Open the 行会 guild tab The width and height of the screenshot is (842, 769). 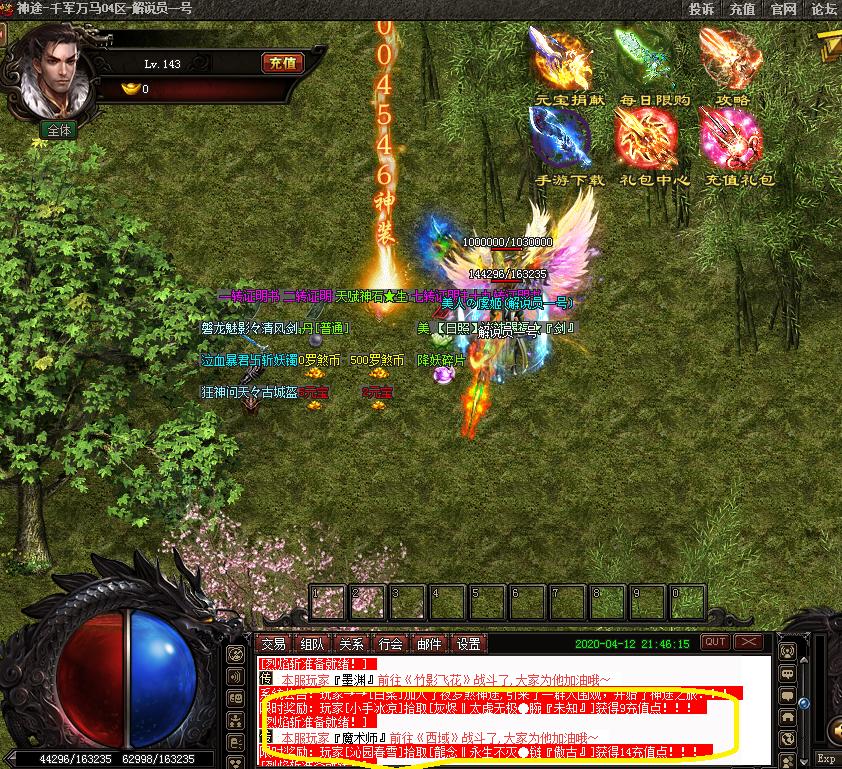point(390,644)
